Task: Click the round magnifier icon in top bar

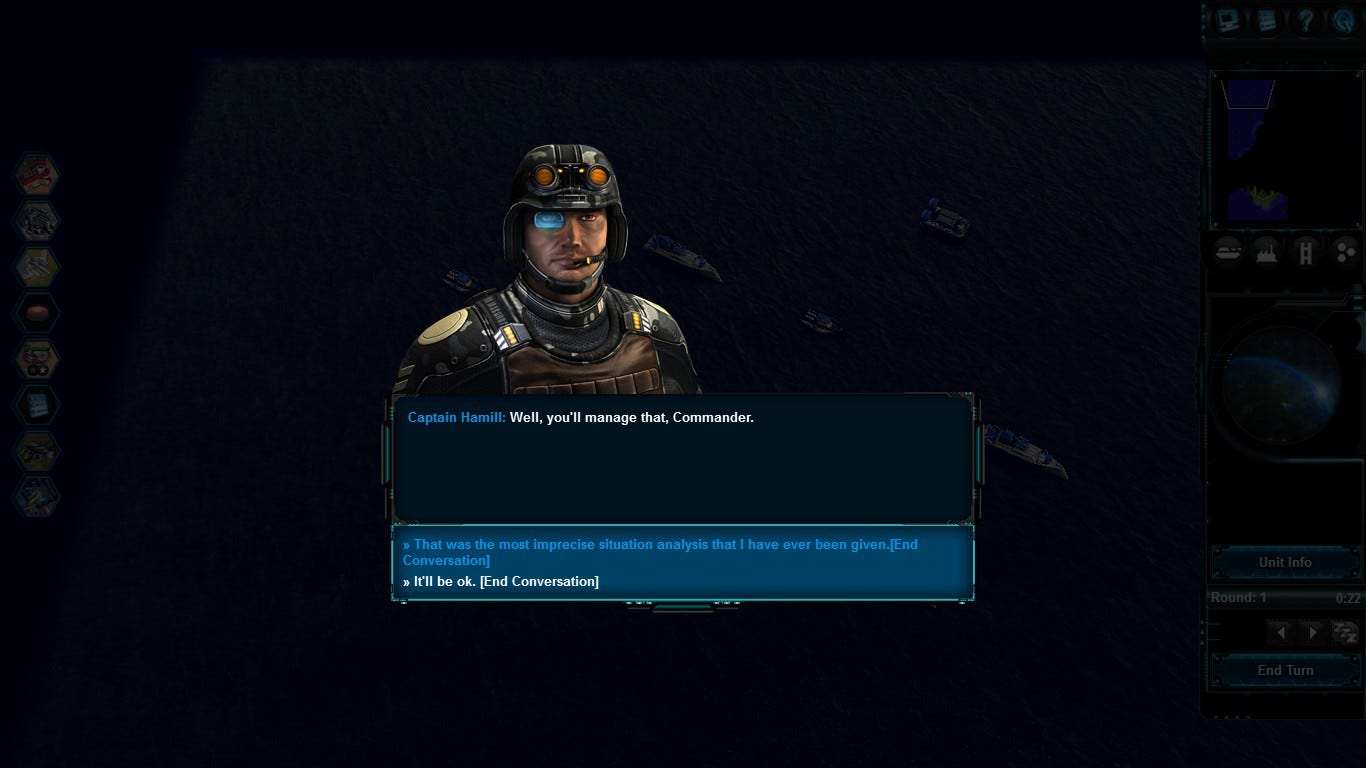Action: pyautogui.click(x=1344, y=21)
